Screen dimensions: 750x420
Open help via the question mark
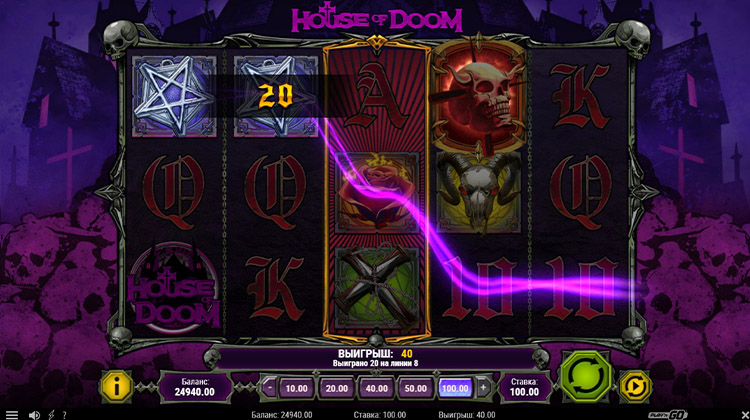(65, 414)
